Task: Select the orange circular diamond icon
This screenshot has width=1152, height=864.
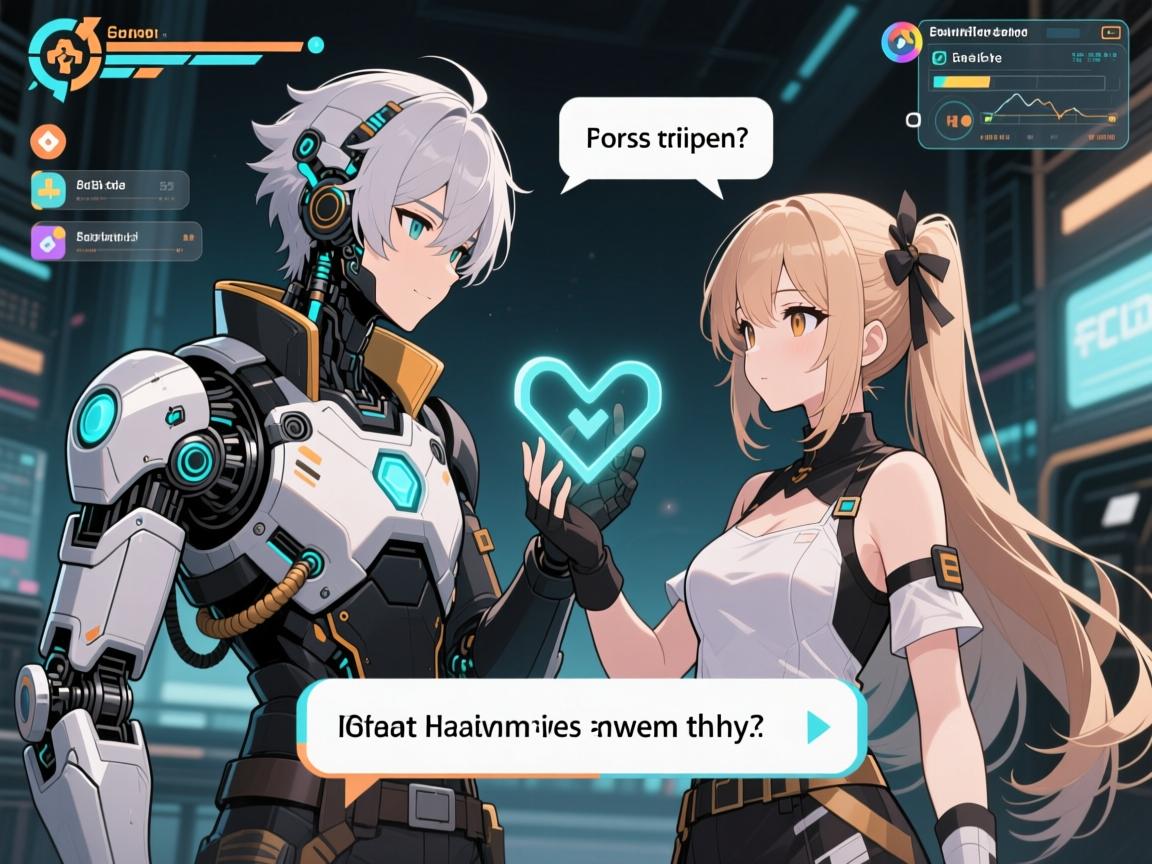Action: [x=47, y=141]
